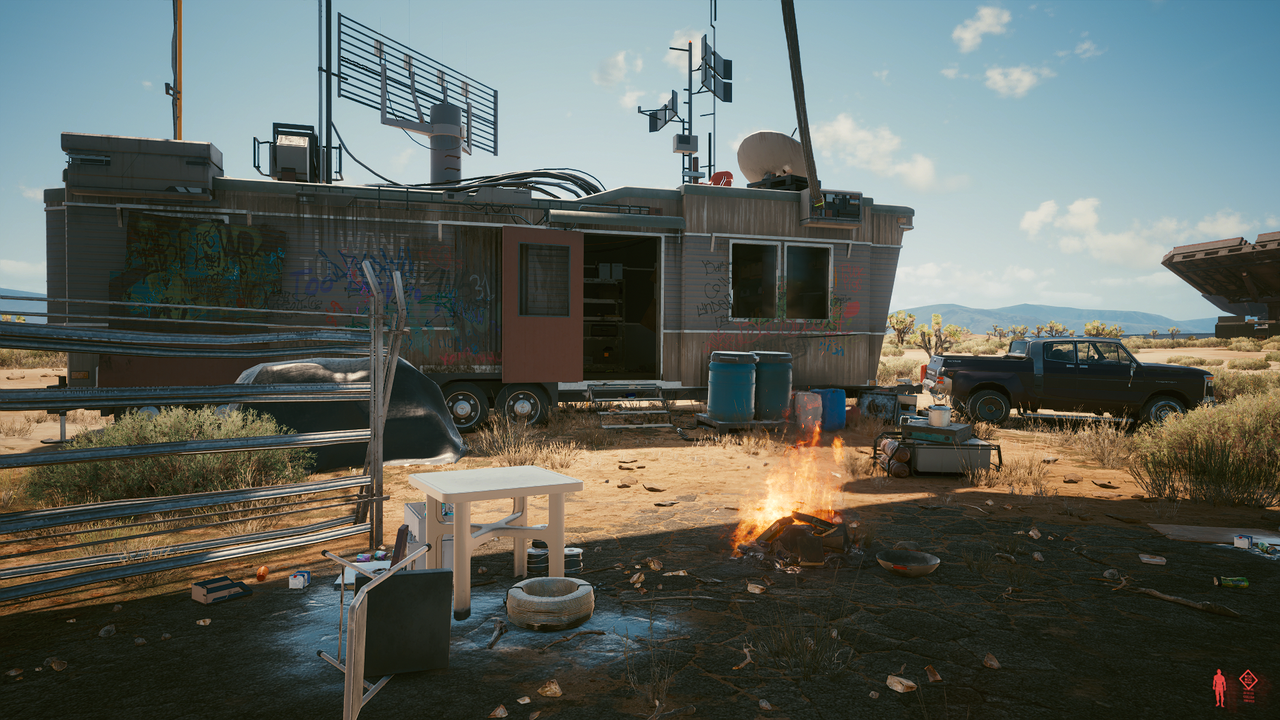The image size is (1280, 720).
Task: Click the red diamond HUD icon
Action: (1248, 680)
